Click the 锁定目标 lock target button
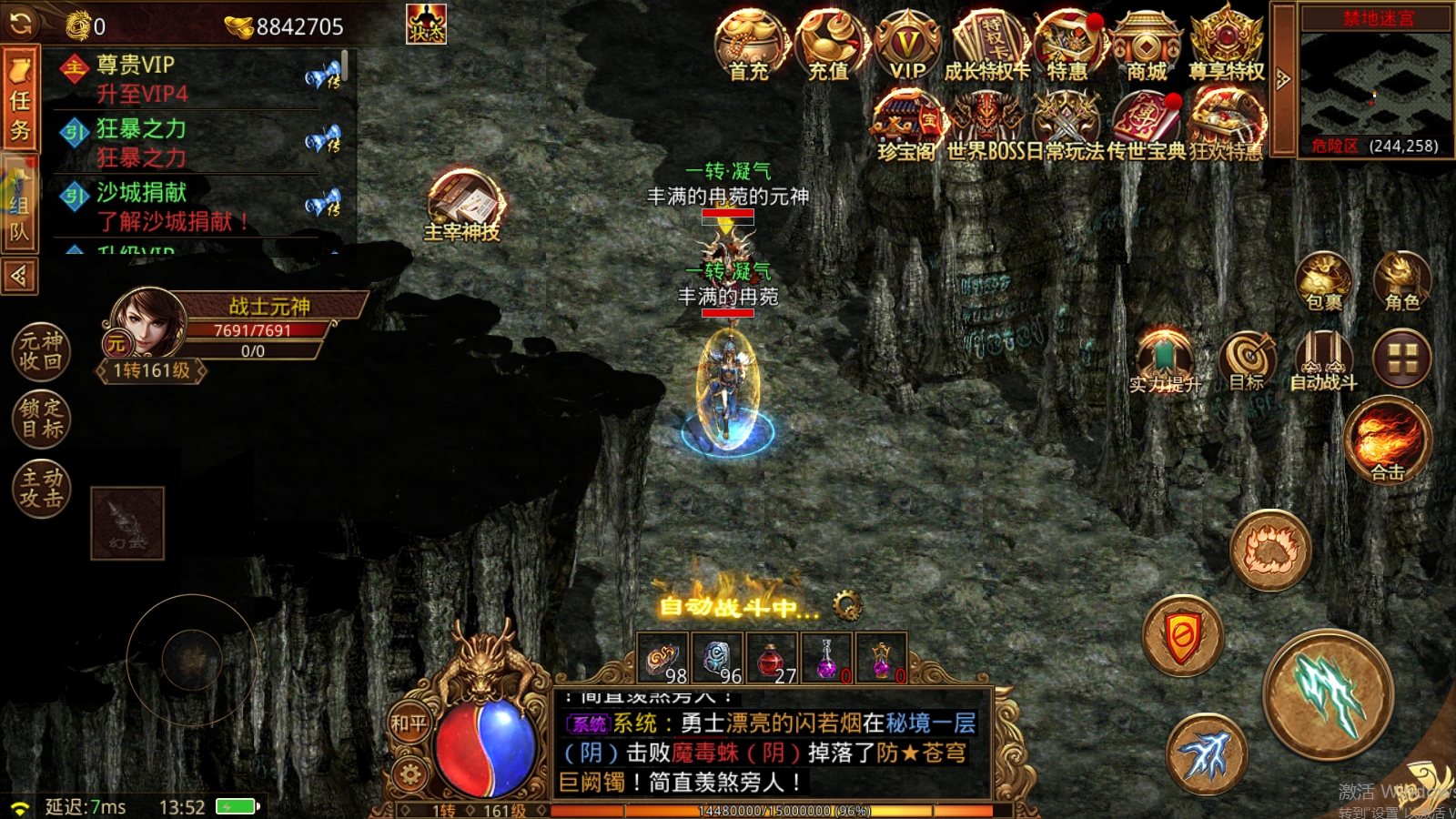The height and width of the screenshot is (819, 1456). pyautogui.click(x=41, y=419)
